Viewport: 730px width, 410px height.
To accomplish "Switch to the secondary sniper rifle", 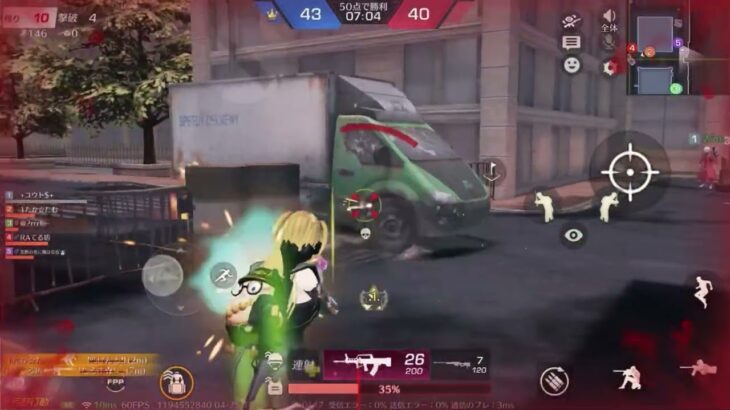I will pyautogui.click(x=461, y=366).
